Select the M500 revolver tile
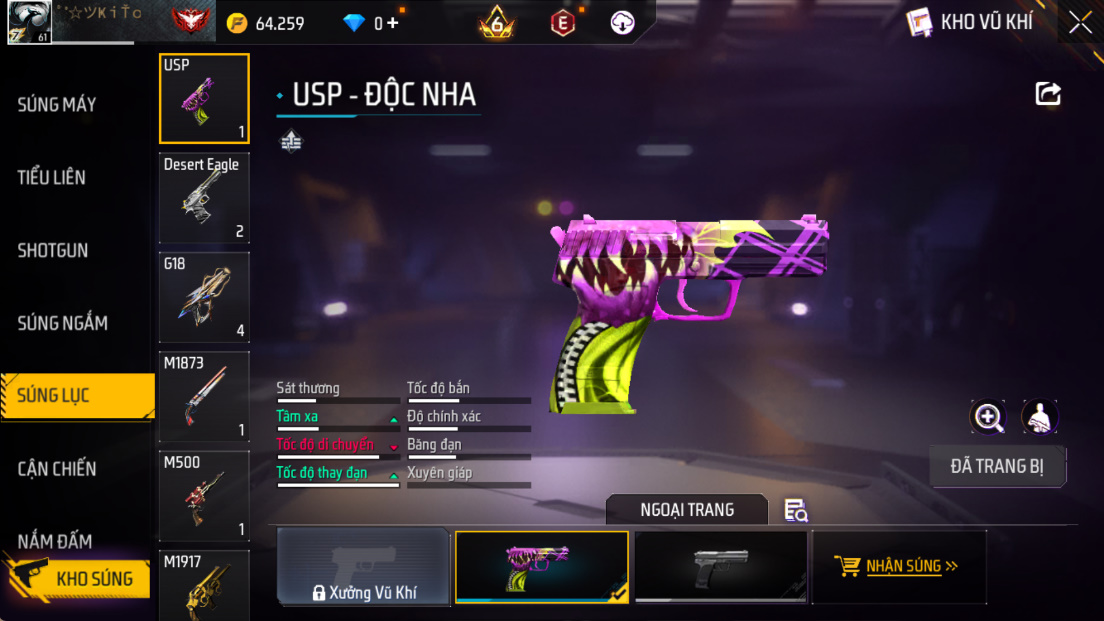Image resolution: width=1104 pixels, height=621 pixels. (204, 495)
